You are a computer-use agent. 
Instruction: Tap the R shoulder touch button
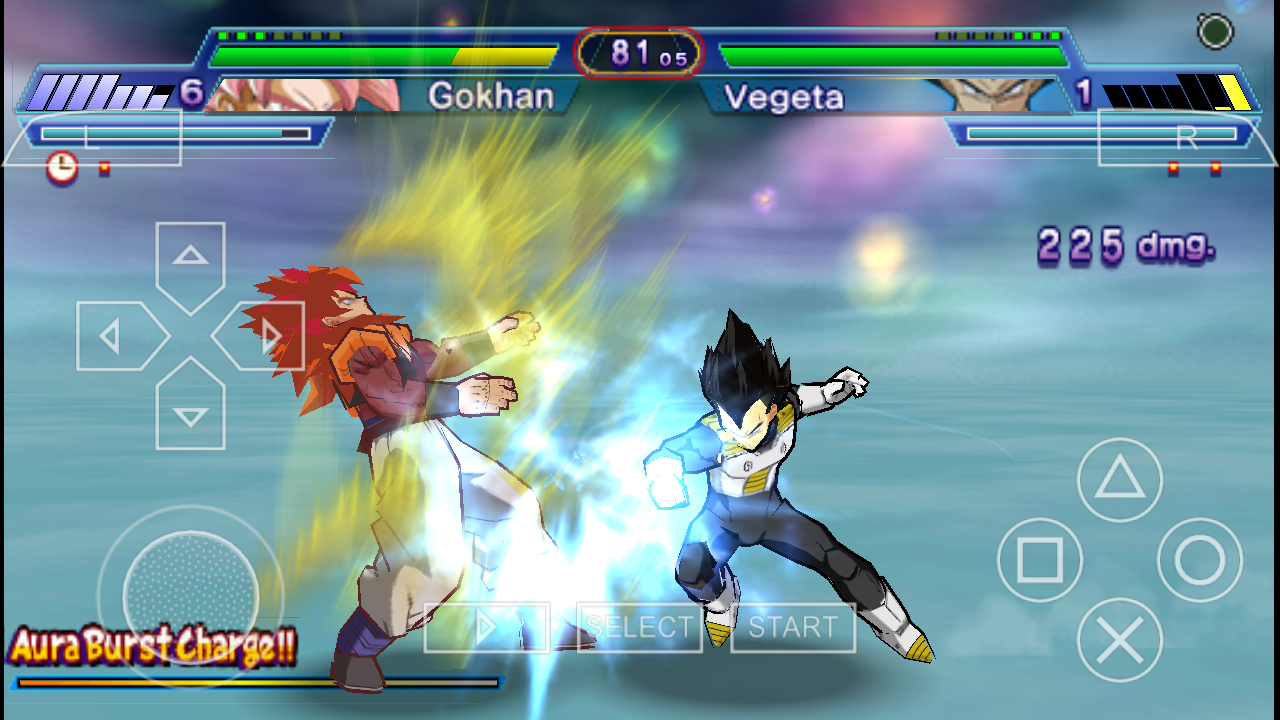tap(1186, 138)
